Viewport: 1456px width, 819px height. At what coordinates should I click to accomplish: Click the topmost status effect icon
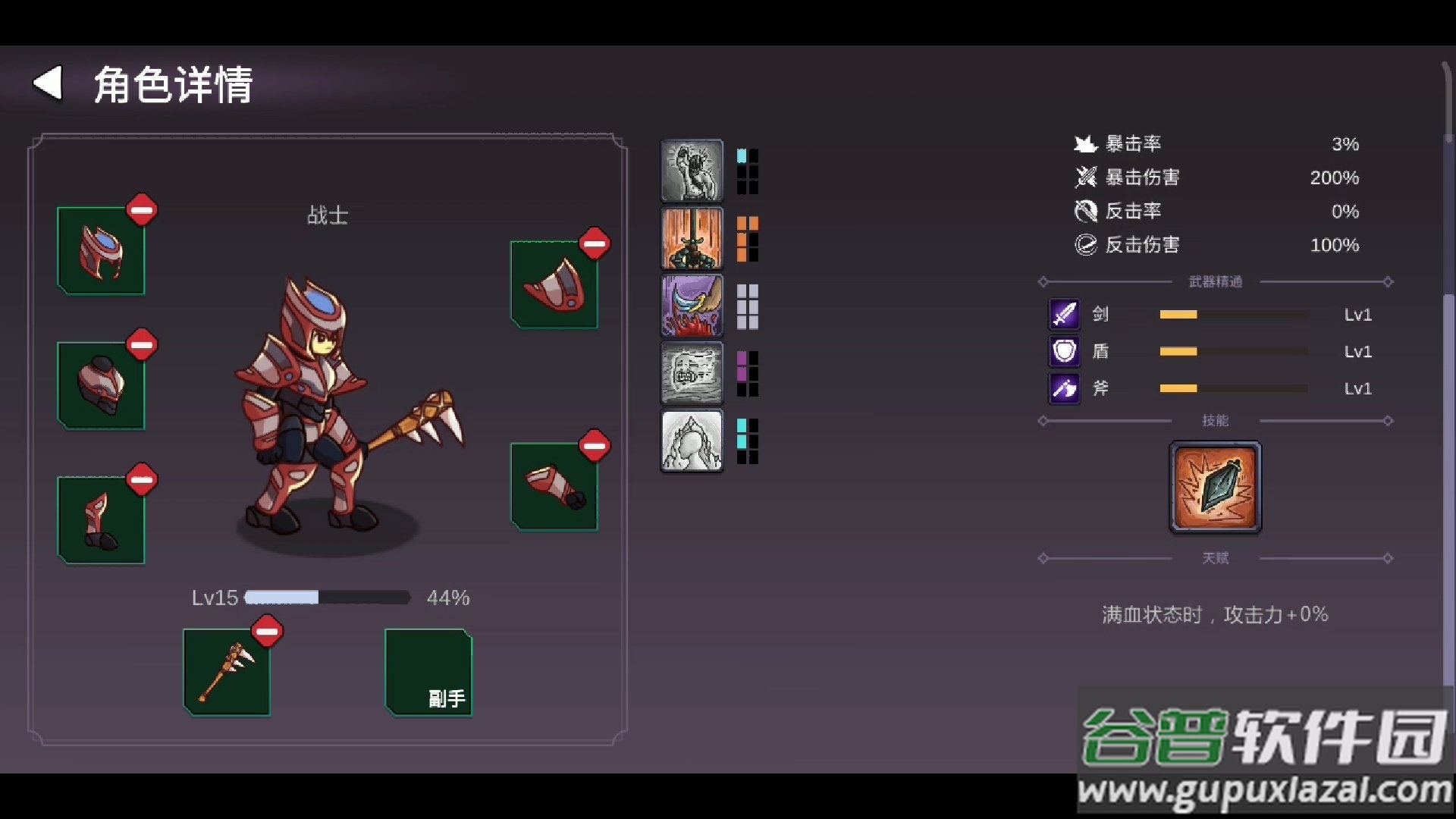691,170
